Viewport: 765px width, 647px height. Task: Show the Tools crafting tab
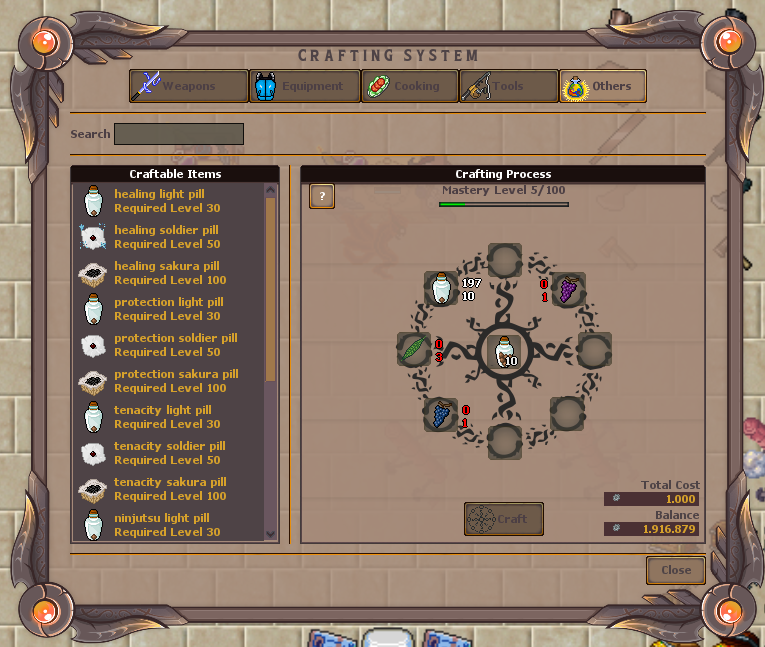pos(508,87)
